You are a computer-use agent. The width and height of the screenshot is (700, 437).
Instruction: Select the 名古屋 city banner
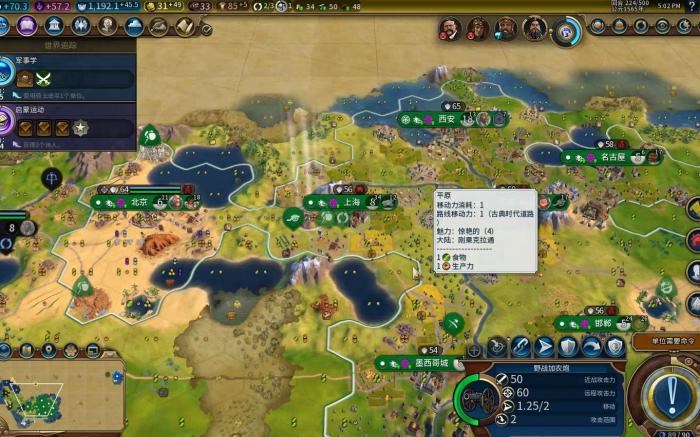tap(612, 157)
